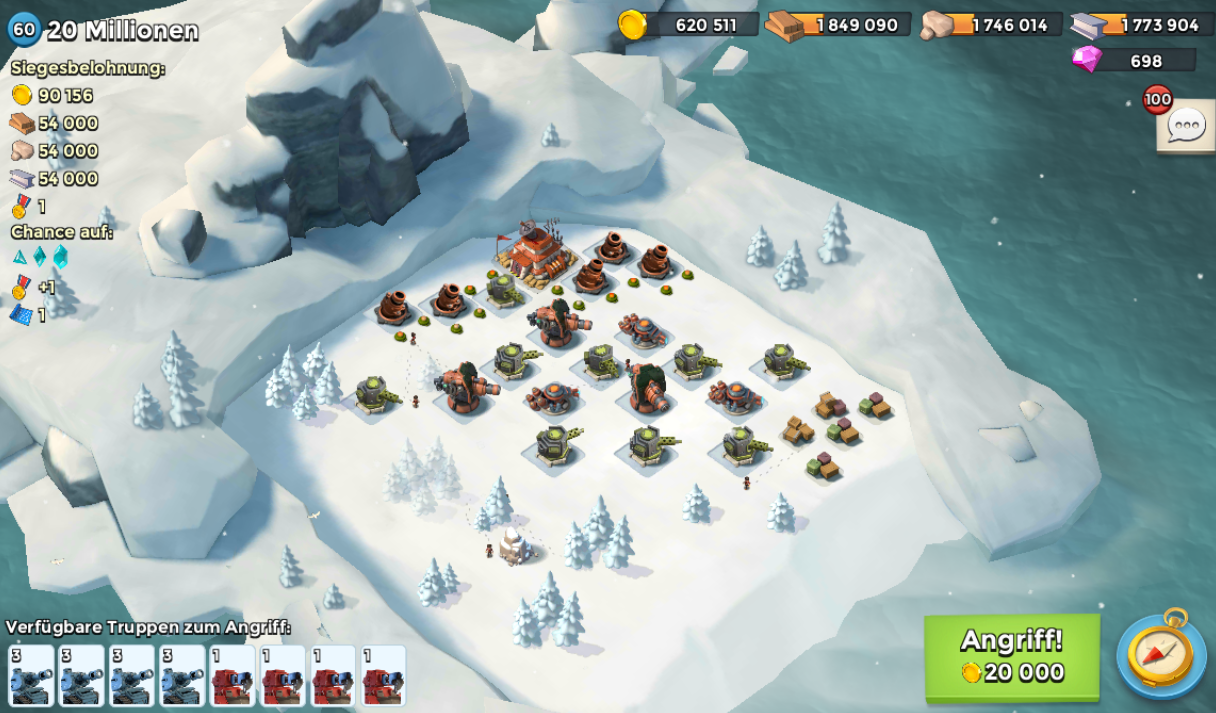The height and width of the screenshot is (713, 1216).
Task: Open the chat speech bubble
Action: (1186, 127)
